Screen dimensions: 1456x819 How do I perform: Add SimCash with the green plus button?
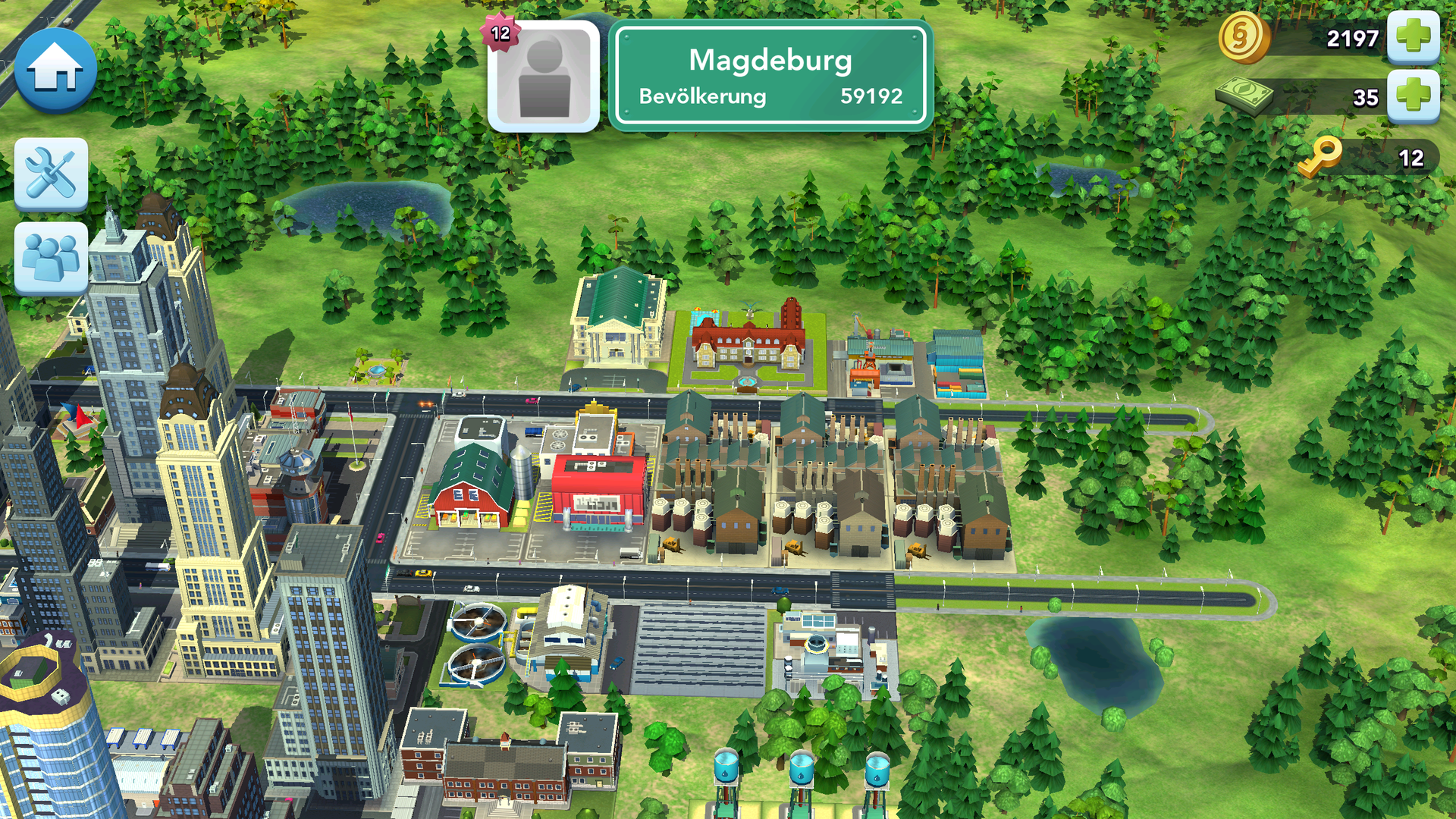[1413, 96]
